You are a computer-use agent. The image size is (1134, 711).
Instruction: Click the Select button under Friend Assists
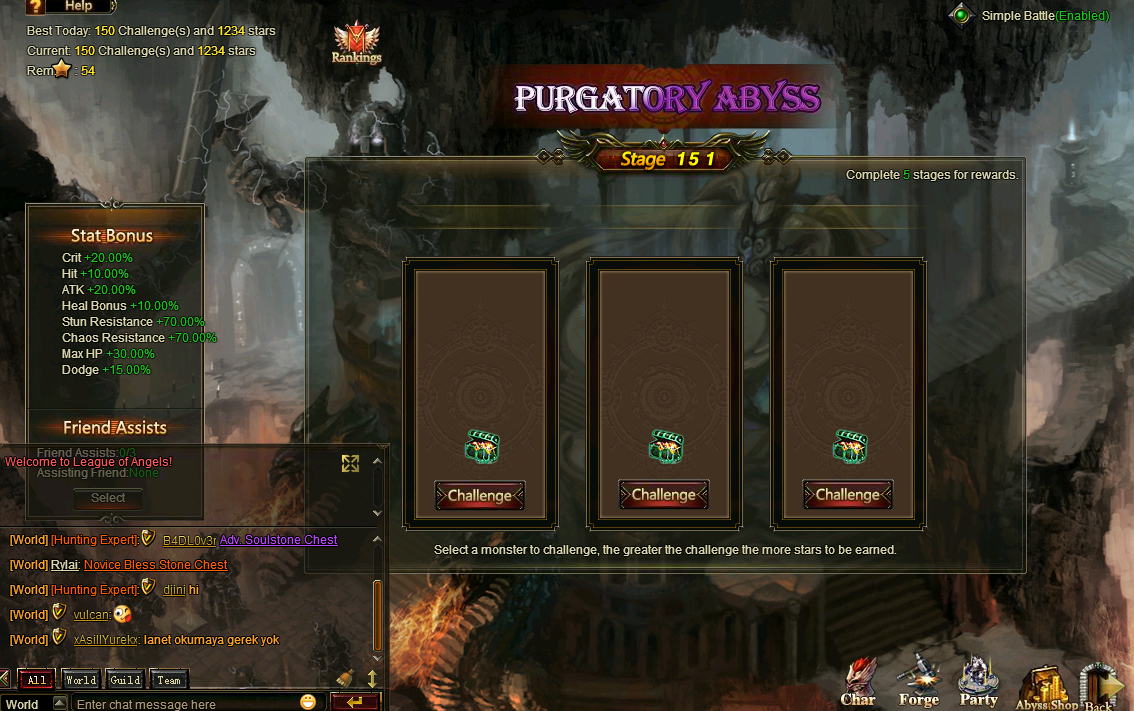point(108,498)
